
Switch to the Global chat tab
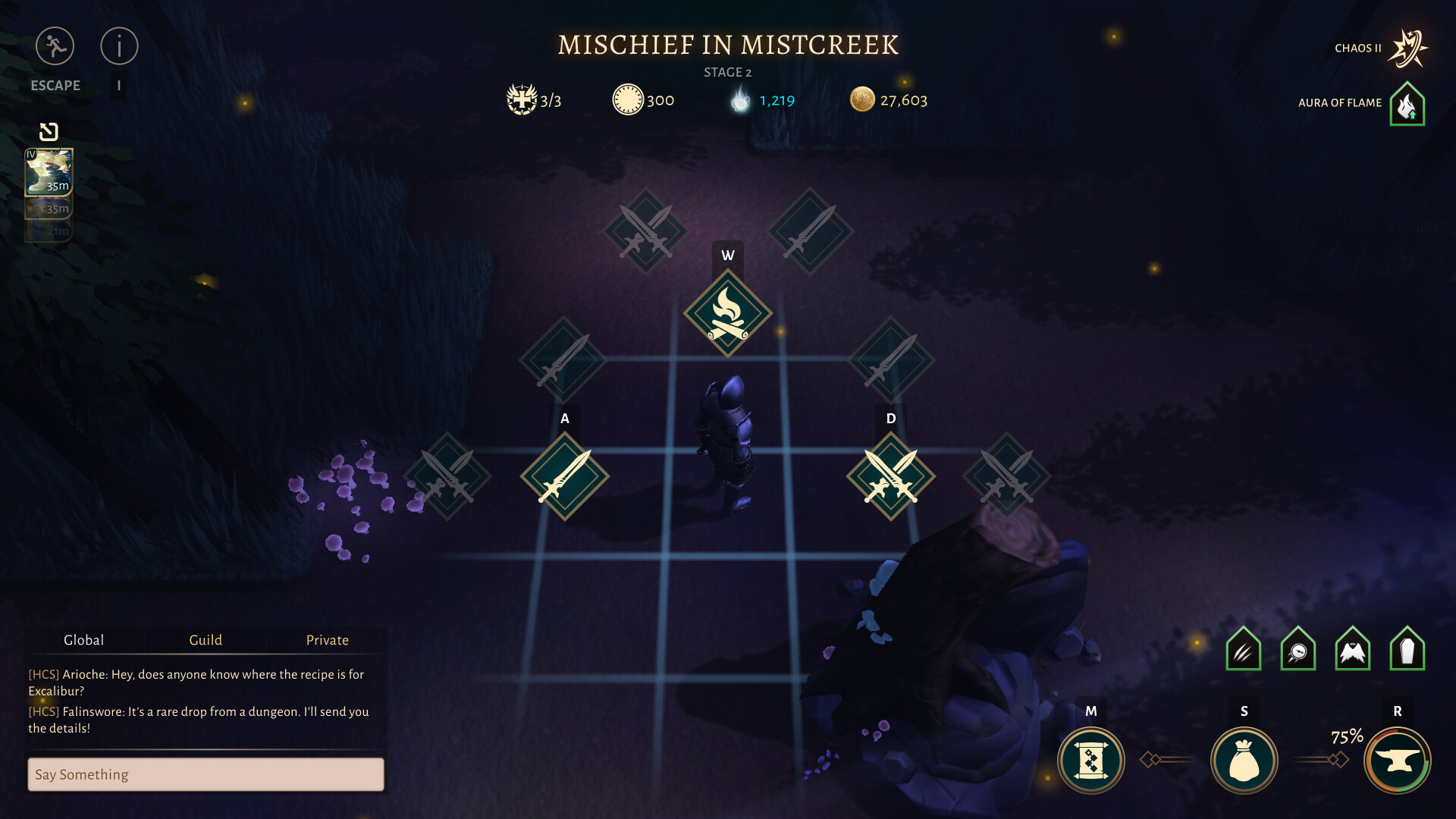(83, 640)
